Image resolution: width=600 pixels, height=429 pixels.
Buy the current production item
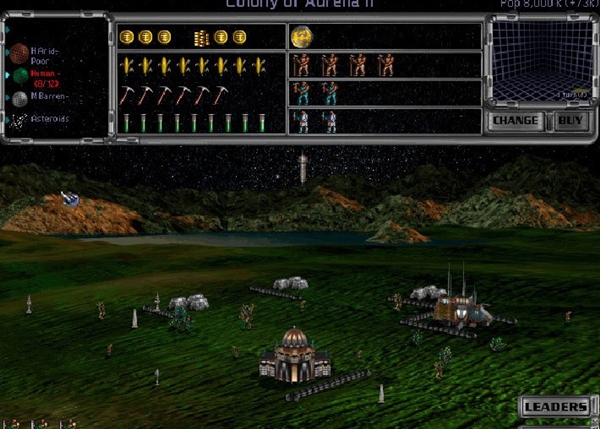(570, 121)
